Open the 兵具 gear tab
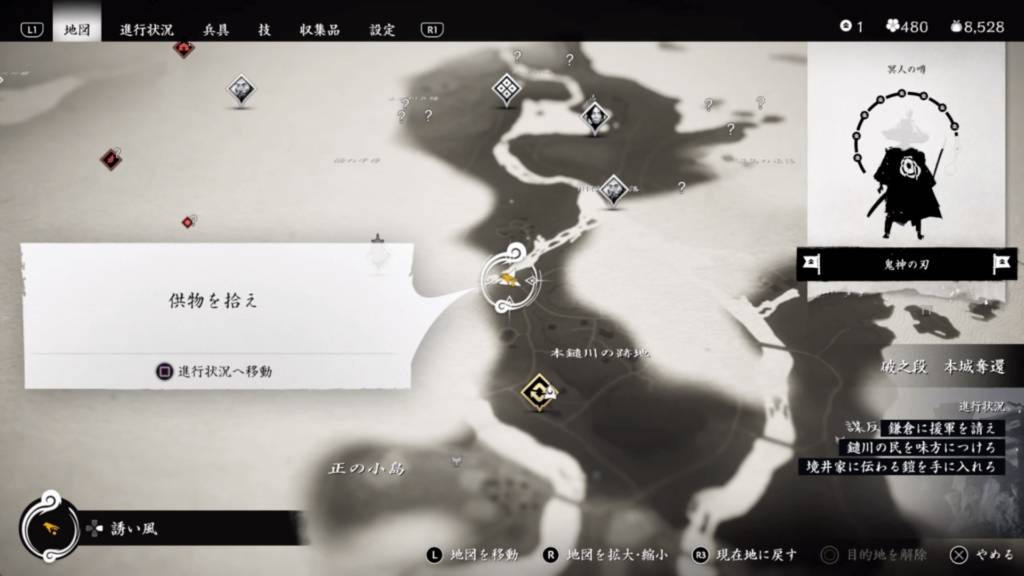The height and width of the screenshot is (576, 1024). point(216,29)
